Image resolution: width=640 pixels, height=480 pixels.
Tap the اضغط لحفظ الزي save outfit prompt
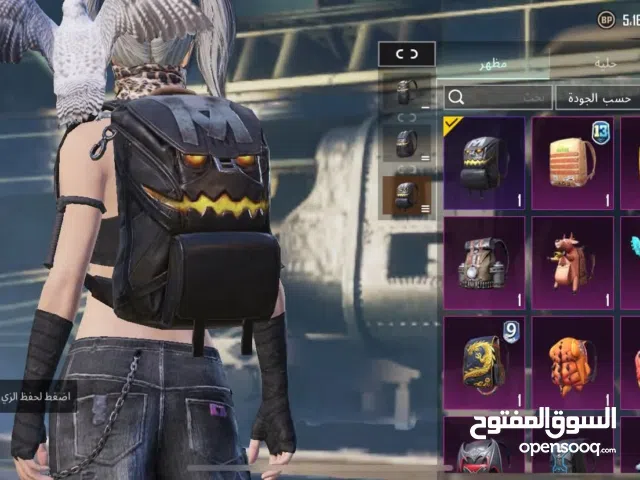(x=38, y=397)
